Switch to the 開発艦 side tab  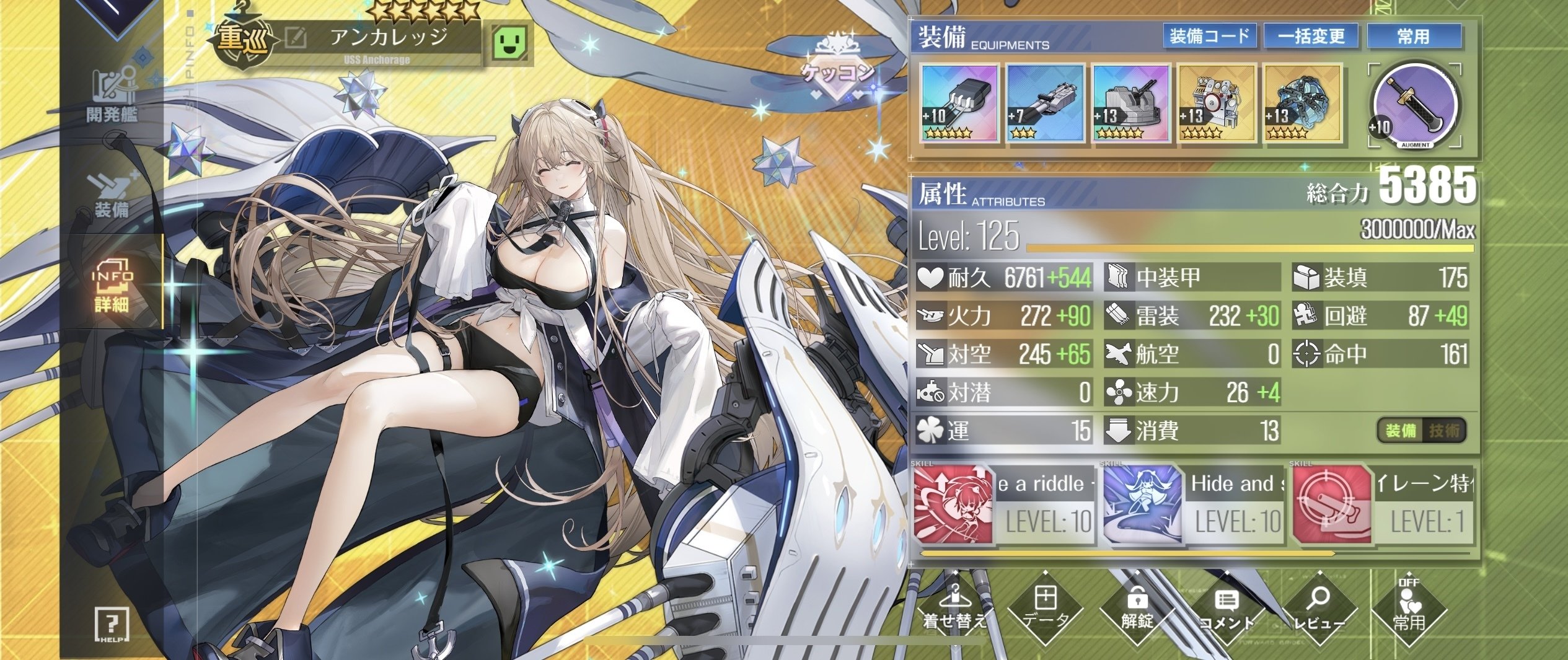(112, 96)
